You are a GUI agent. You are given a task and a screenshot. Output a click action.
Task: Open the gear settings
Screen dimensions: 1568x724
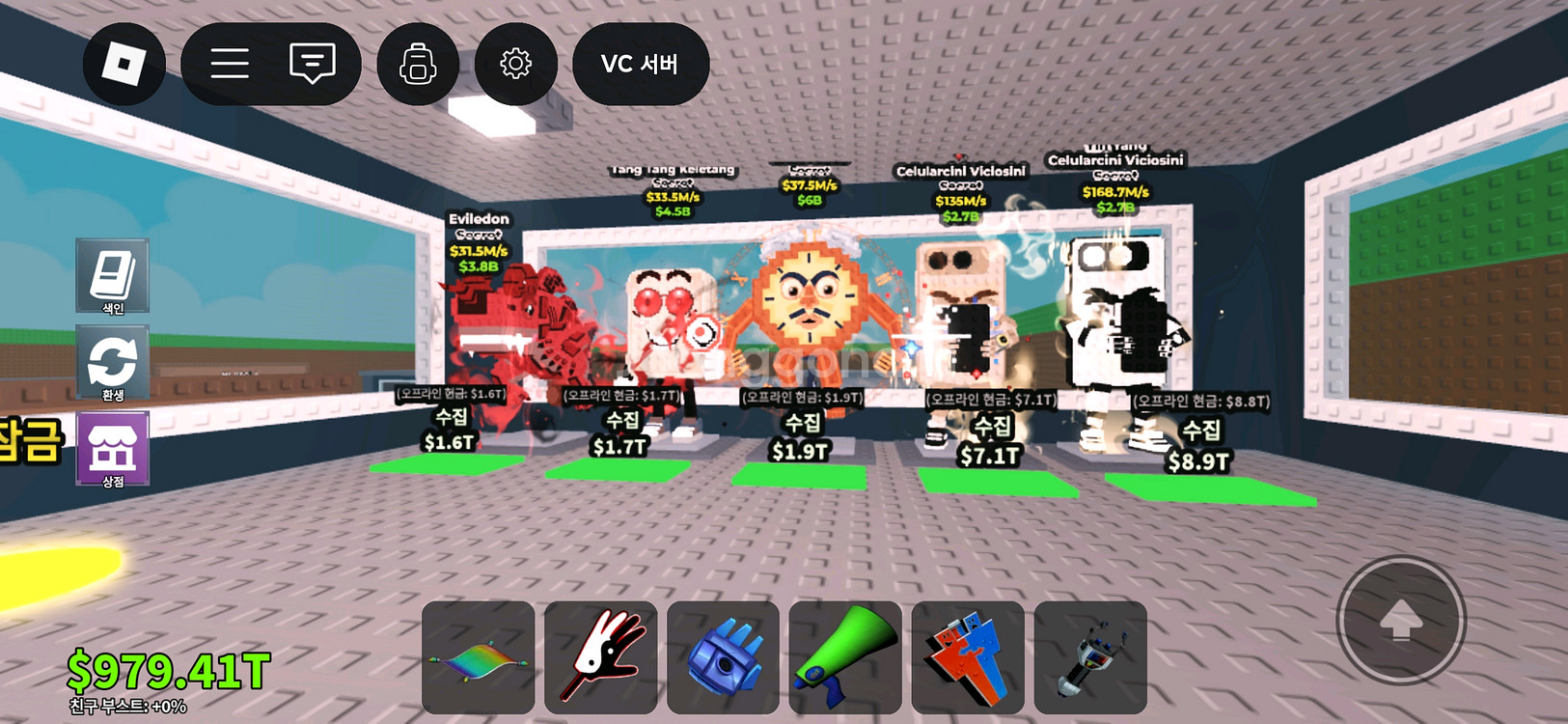pyautogui.click(x=515, y=64)
